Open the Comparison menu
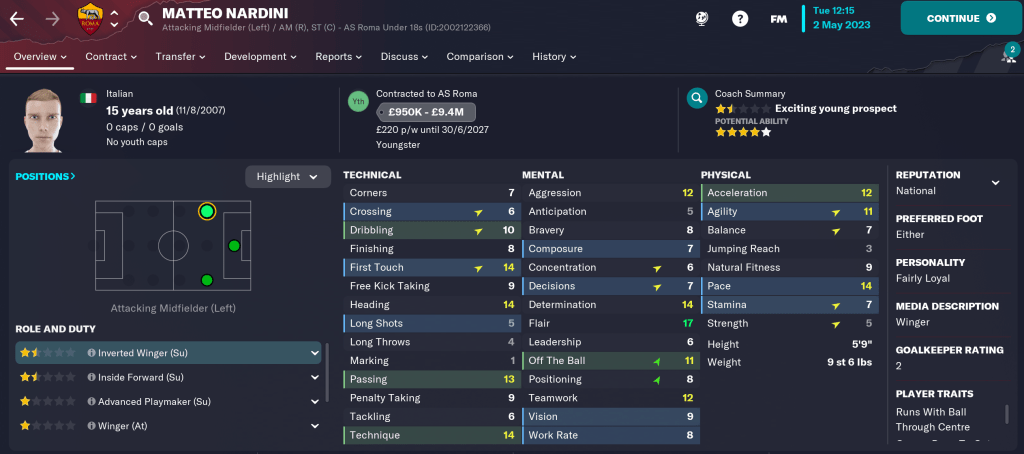Image resolution: width=1024 pixels, height=454 pixels. 481,57
